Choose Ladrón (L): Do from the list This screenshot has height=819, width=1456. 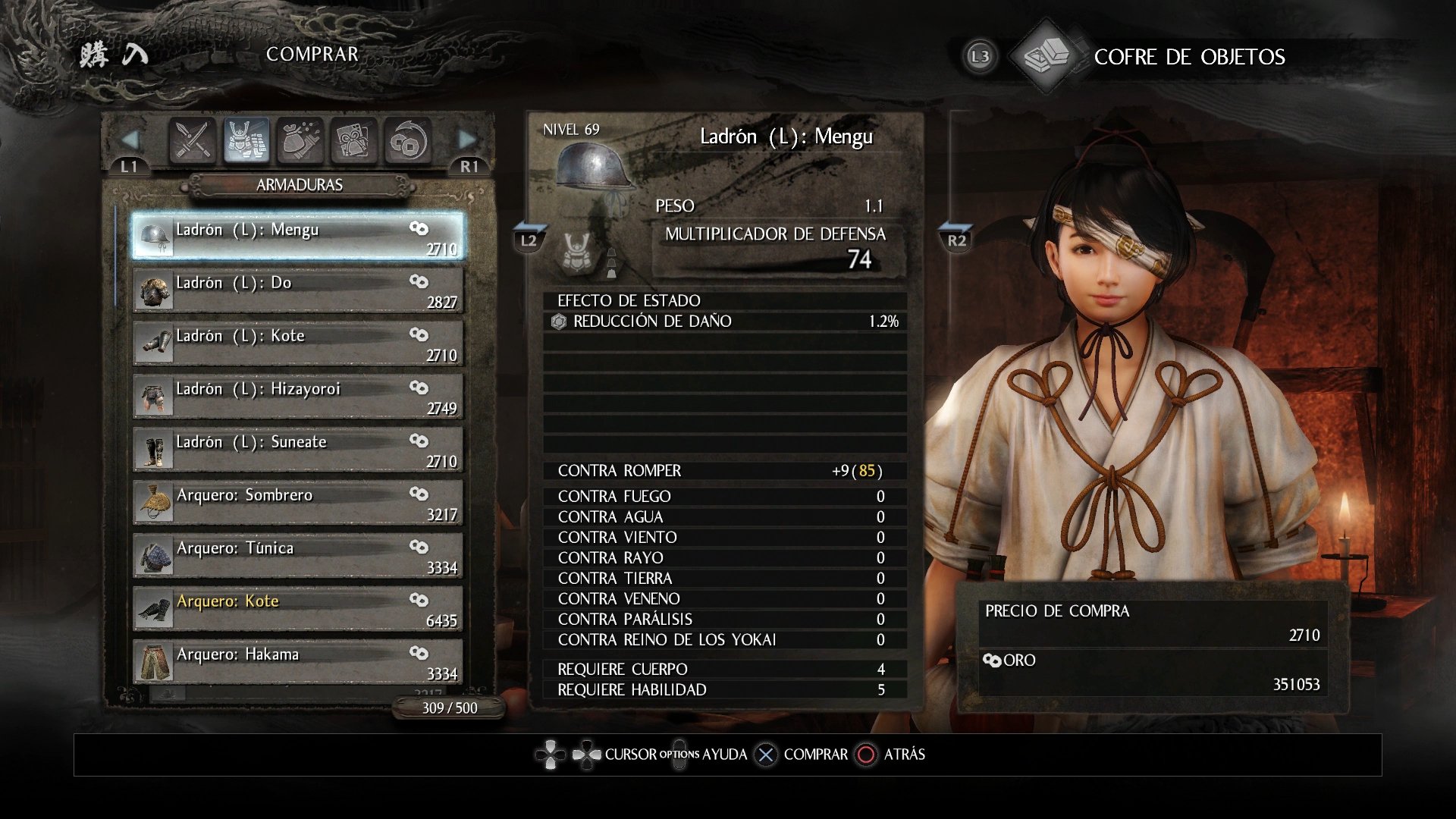[297, 290]
